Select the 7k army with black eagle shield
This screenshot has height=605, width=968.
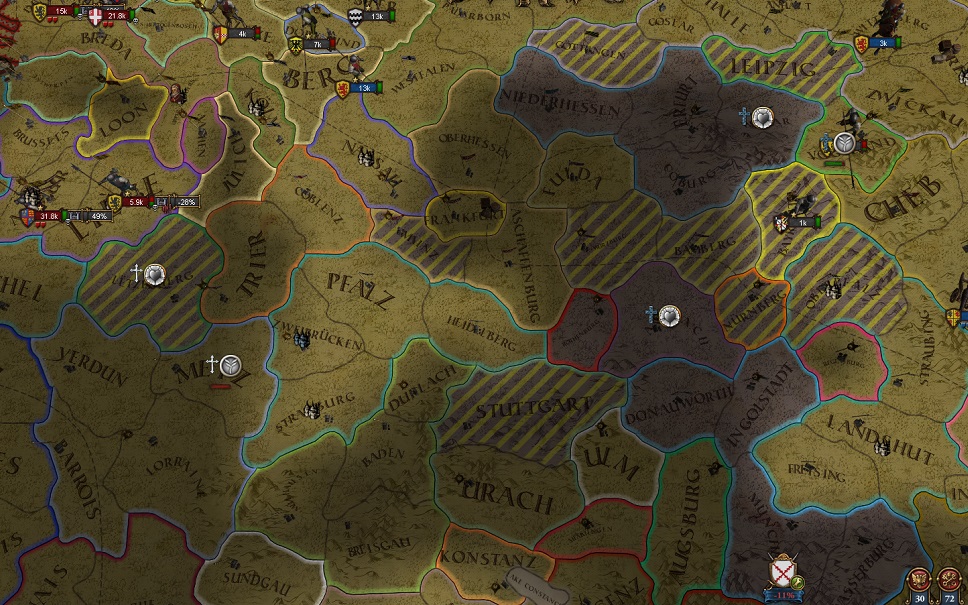click(308, 44)
